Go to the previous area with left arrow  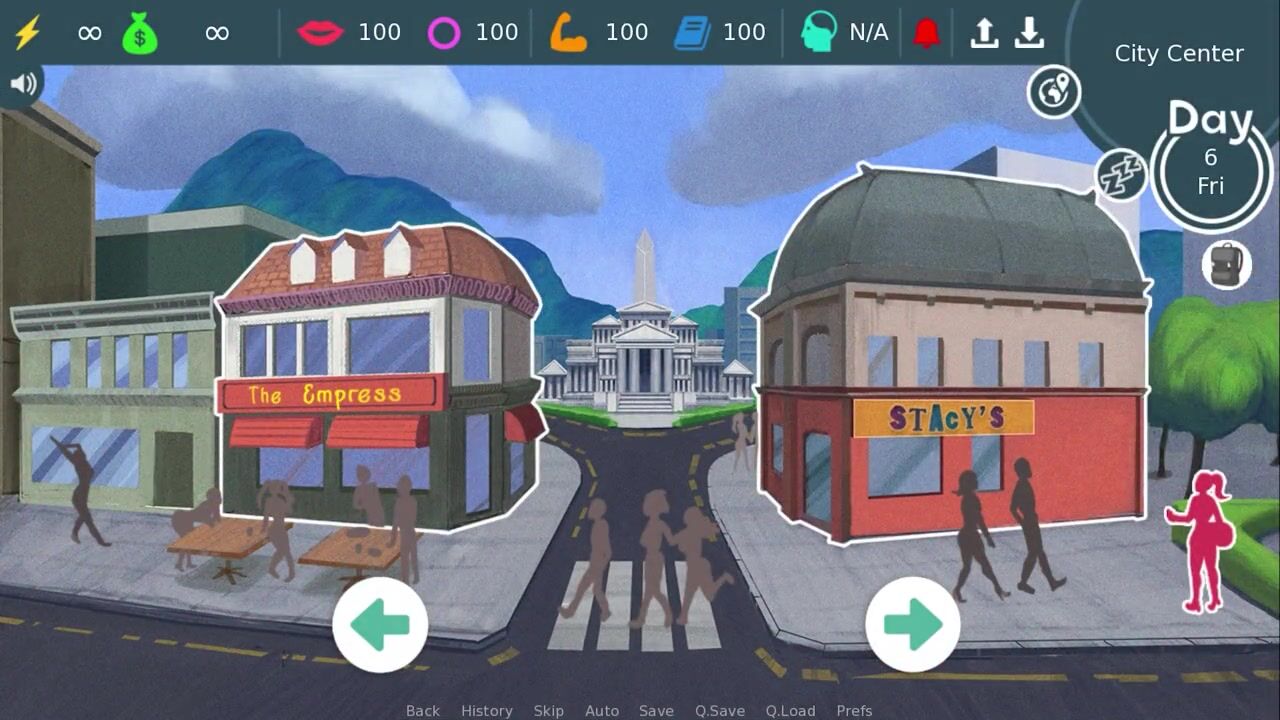pos(380,624)
